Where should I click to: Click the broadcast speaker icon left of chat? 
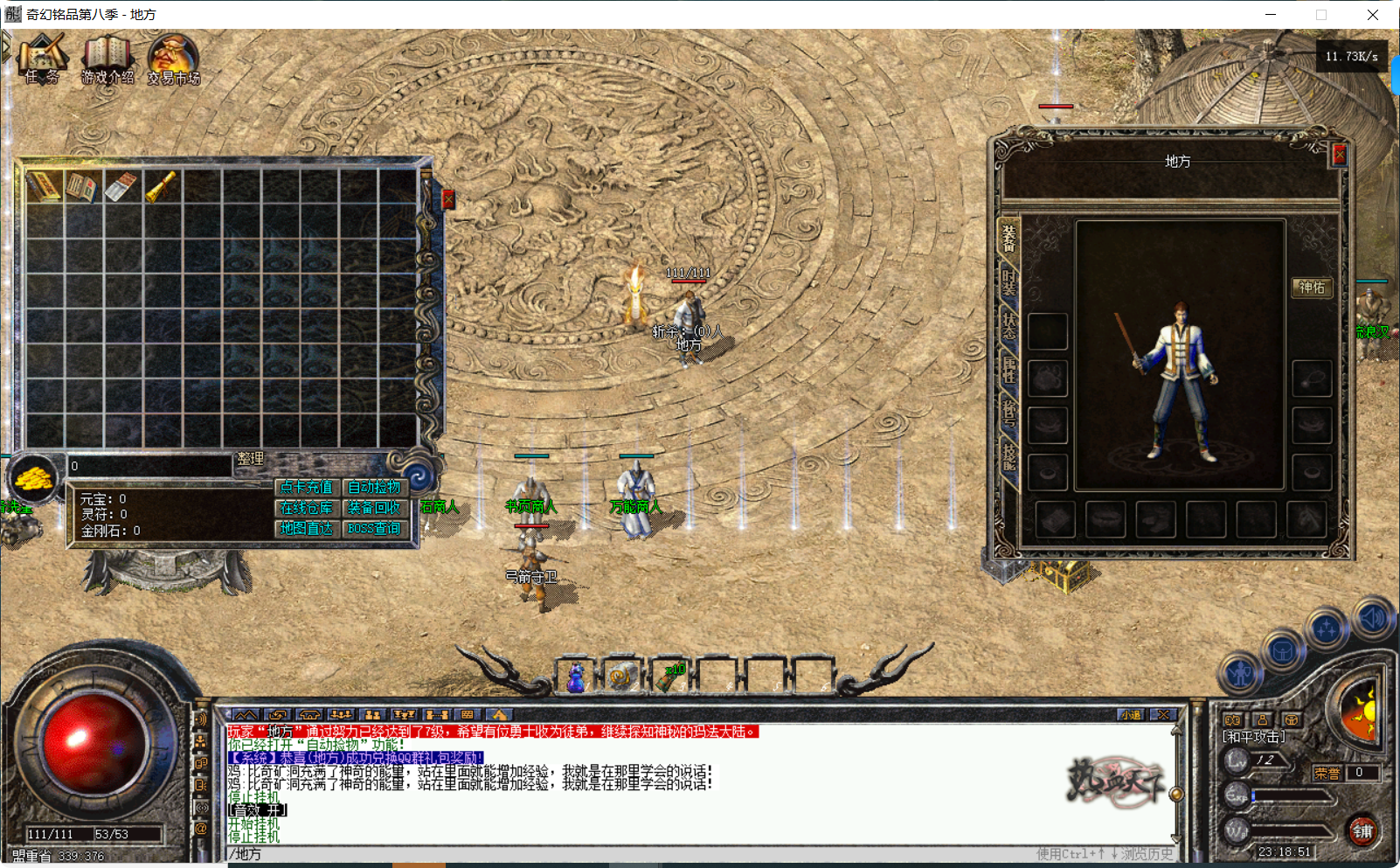pos(203,719)
